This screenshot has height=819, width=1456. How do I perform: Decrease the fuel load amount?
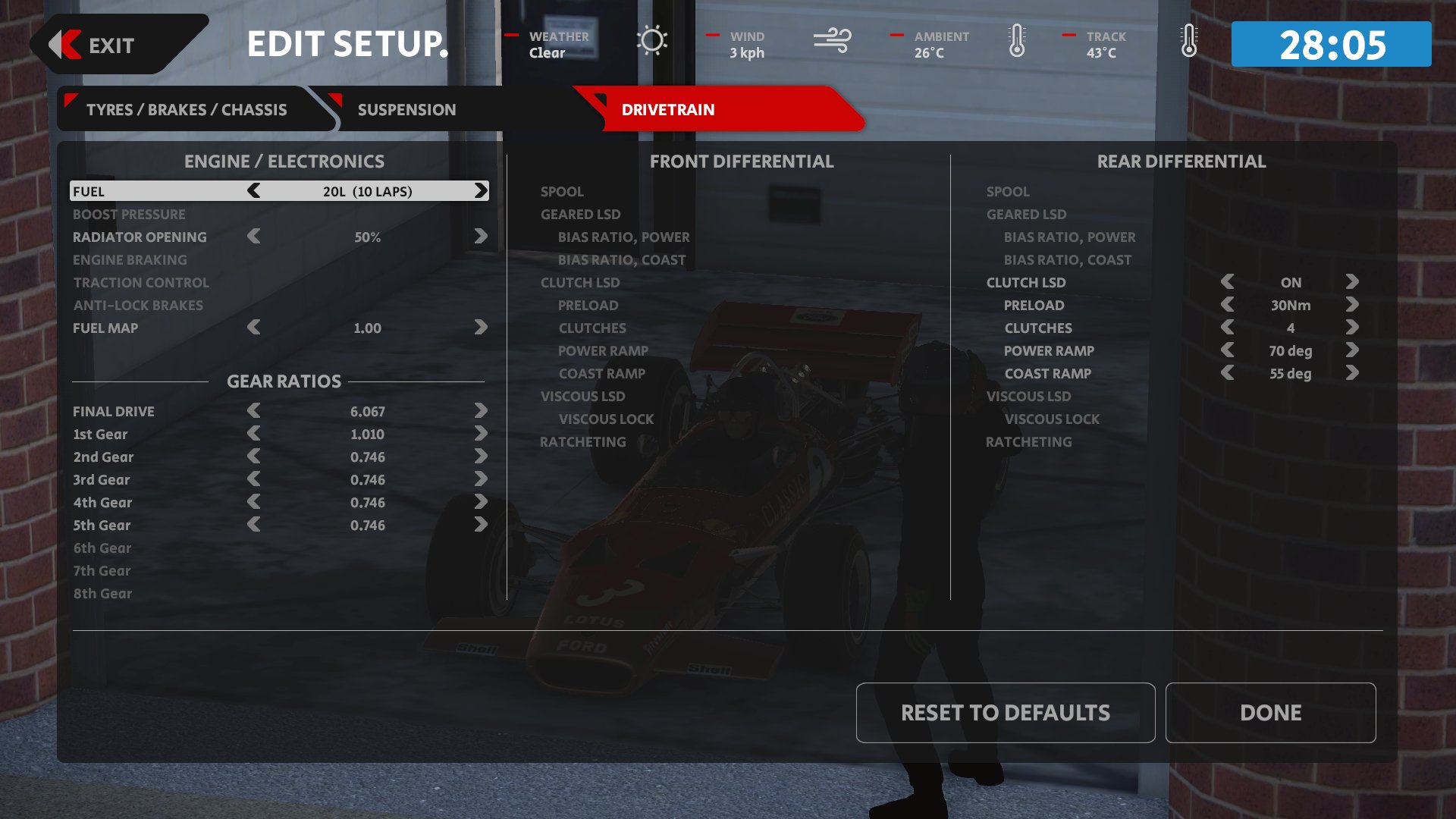point(254,191)
